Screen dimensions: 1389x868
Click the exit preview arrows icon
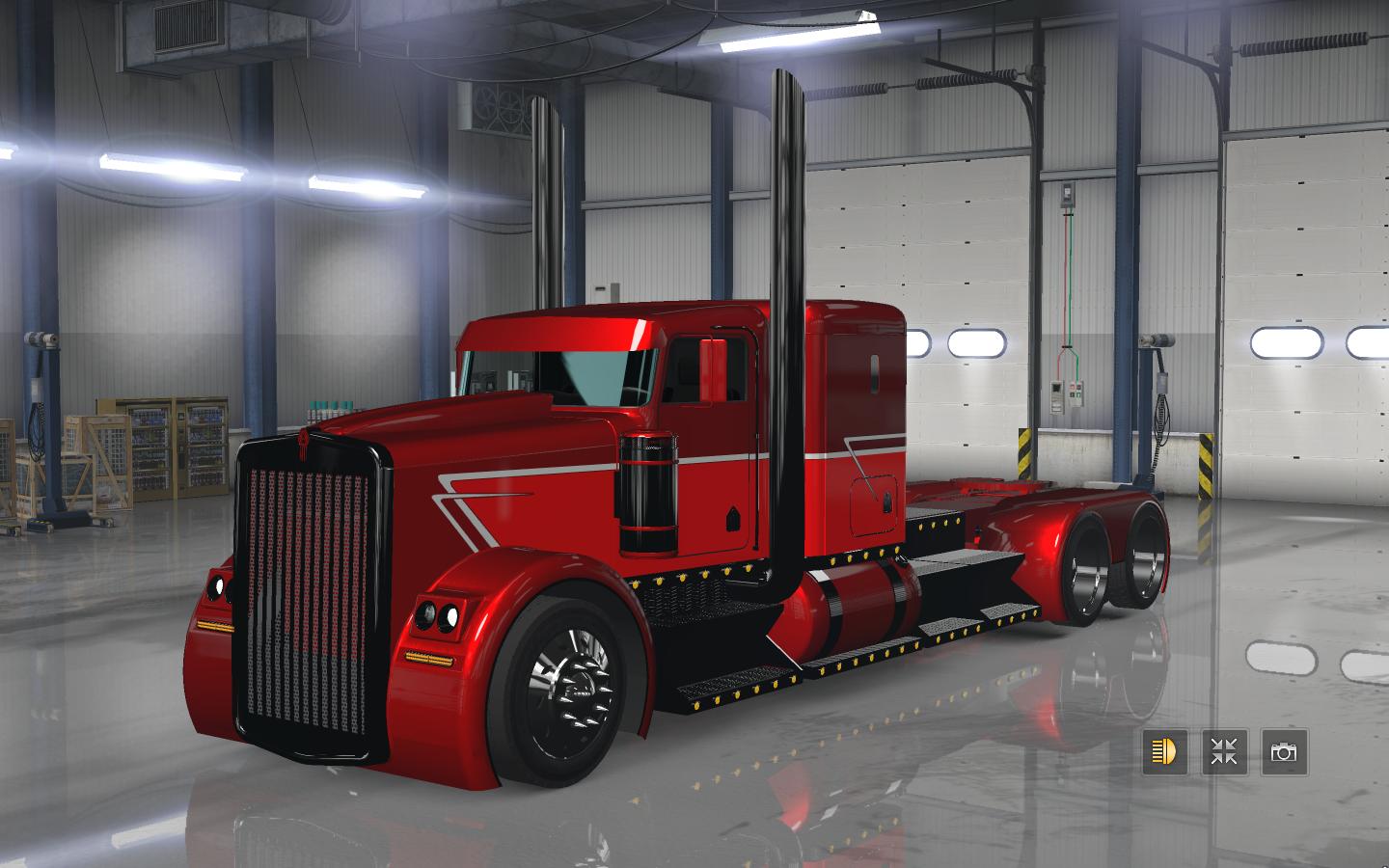pos(1223,753)
